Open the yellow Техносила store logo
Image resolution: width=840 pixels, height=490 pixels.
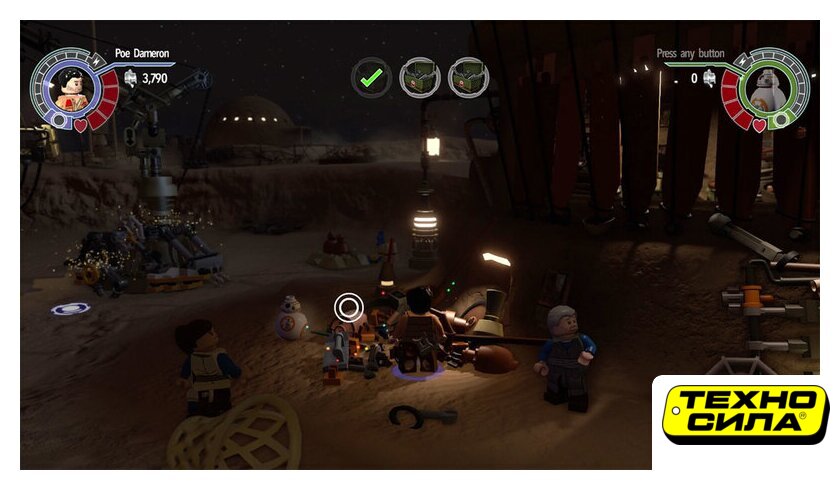[746, 413]
